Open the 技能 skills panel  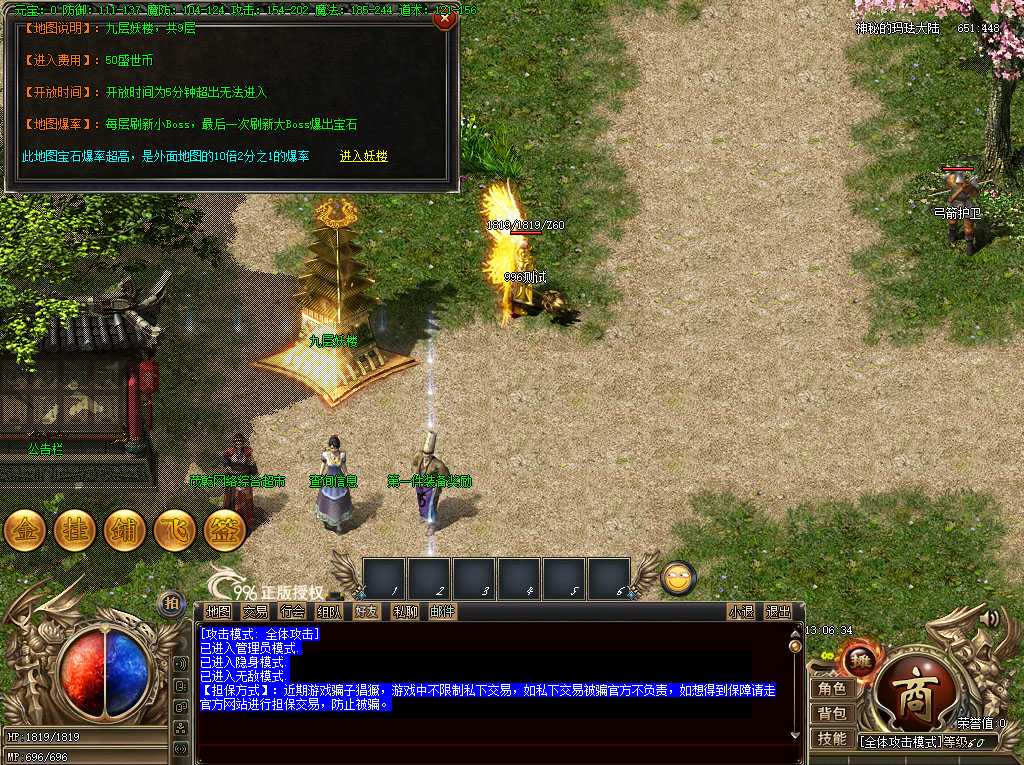(832, 738)
